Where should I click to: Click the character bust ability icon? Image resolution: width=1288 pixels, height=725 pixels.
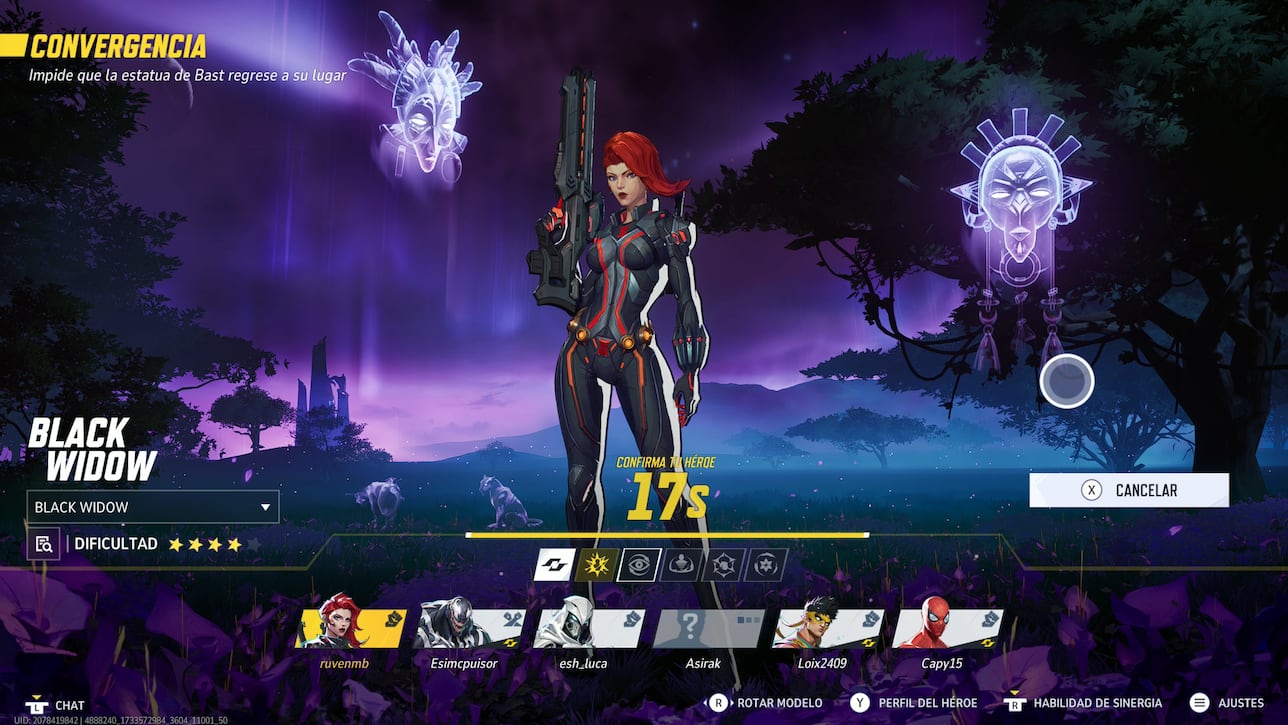pyautogui.click(x=682, y=565)
